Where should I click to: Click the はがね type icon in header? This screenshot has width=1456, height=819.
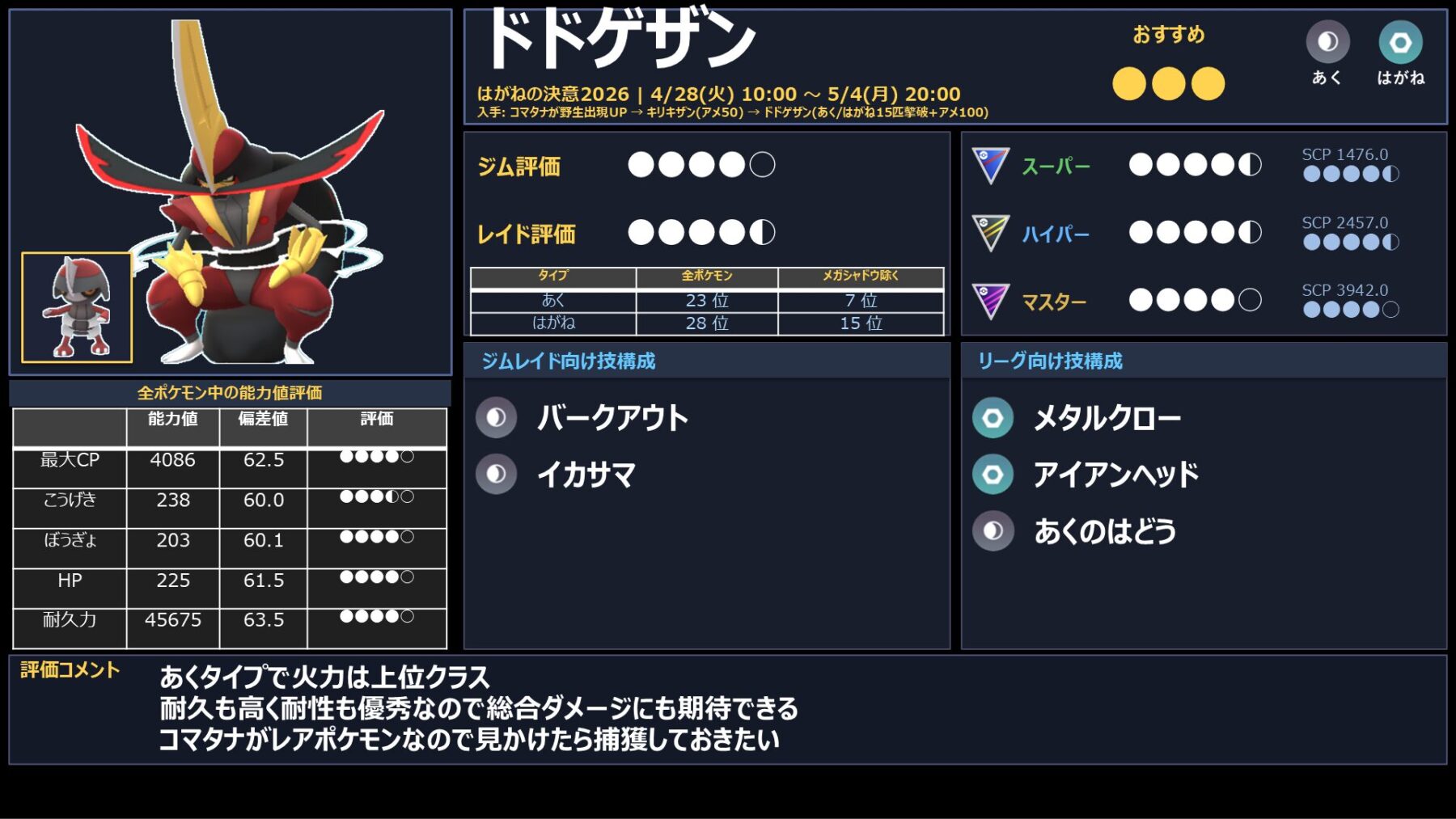(1400, 42)
